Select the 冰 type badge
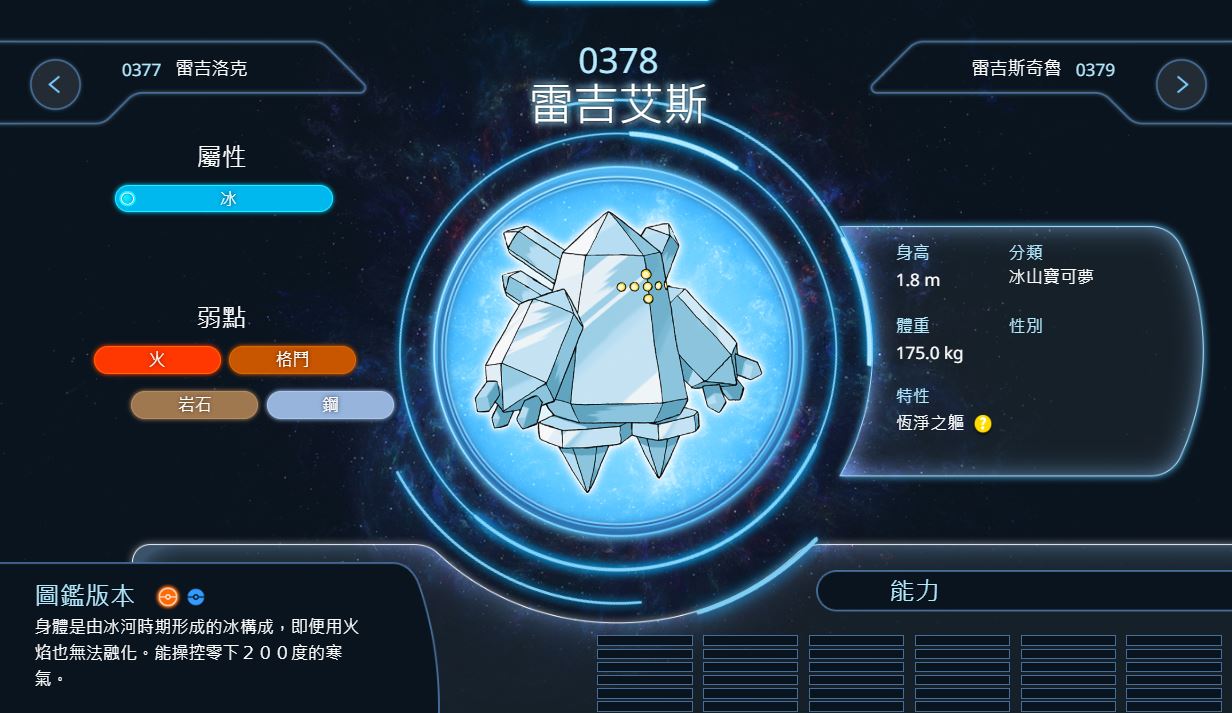 click(224, 199)
